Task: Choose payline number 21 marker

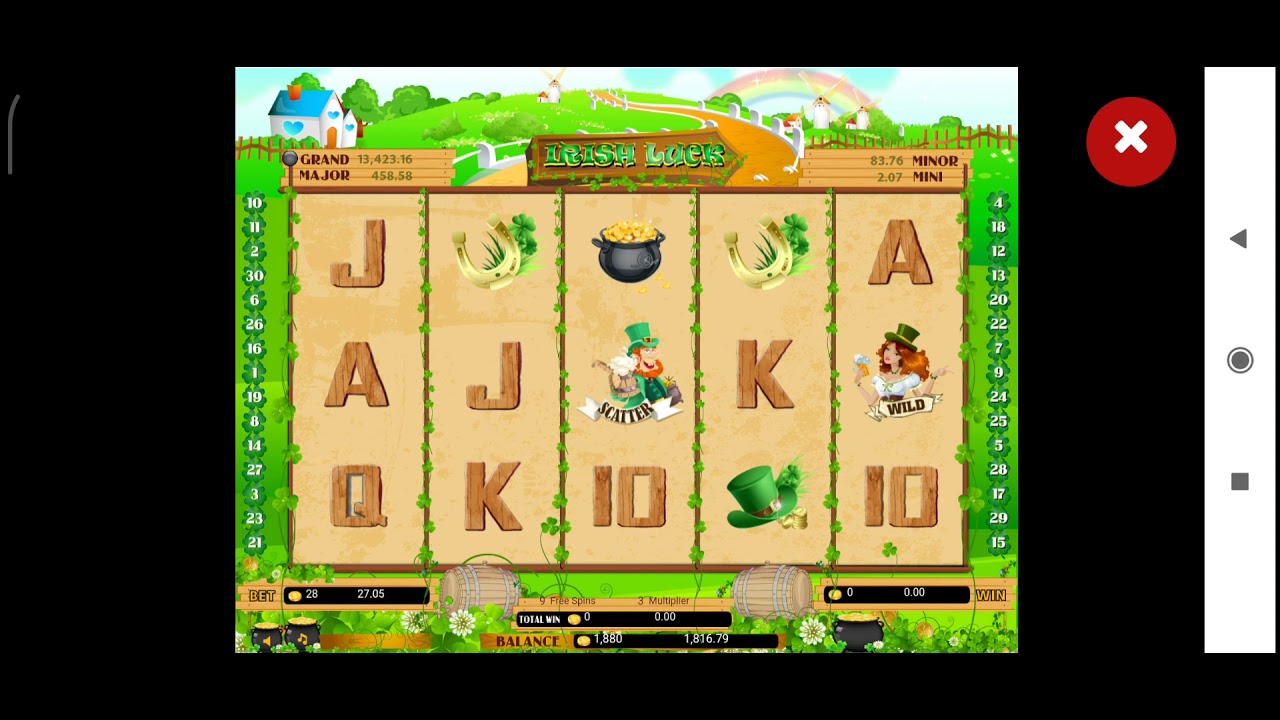Action: 254,543
